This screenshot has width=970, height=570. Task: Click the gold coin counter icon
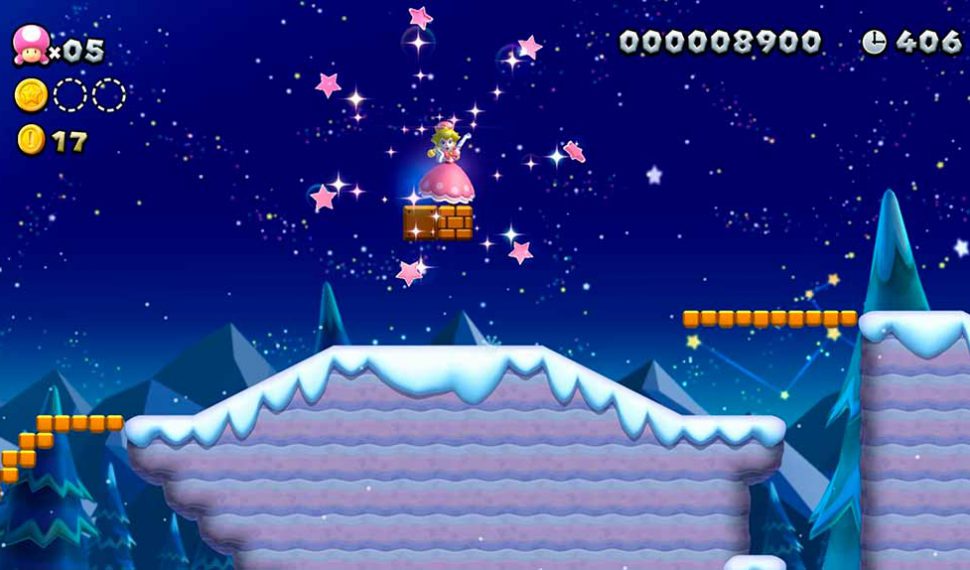[x=30, y=140]
